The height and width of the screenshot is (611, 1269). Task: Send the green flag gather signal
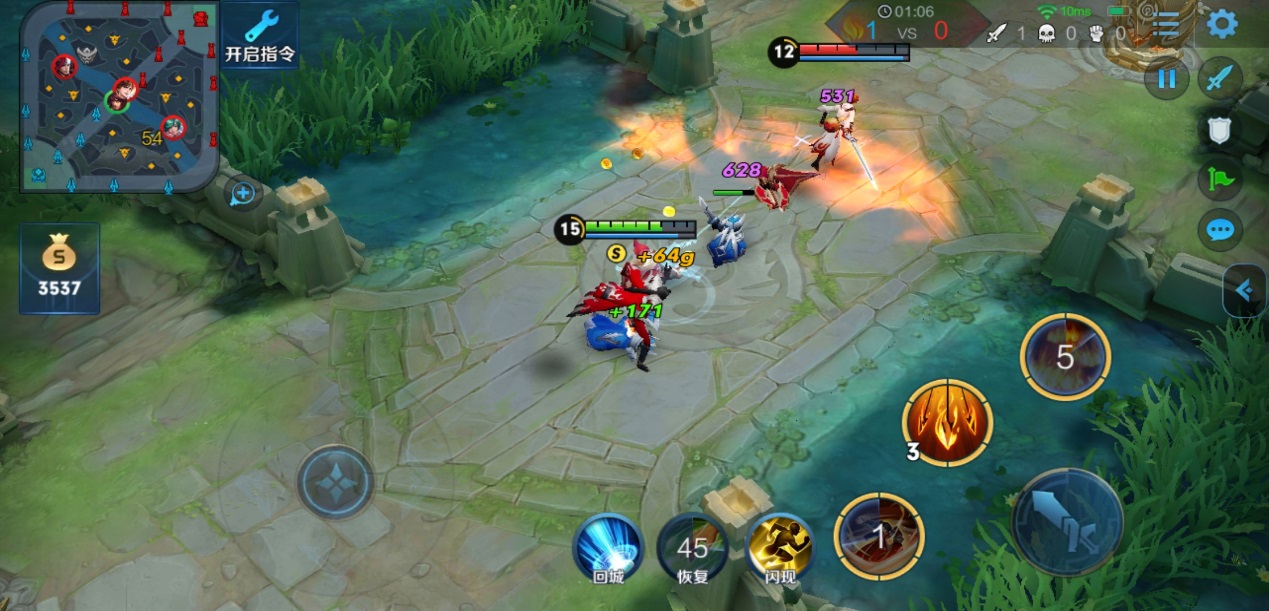(x=1220, y=180)
